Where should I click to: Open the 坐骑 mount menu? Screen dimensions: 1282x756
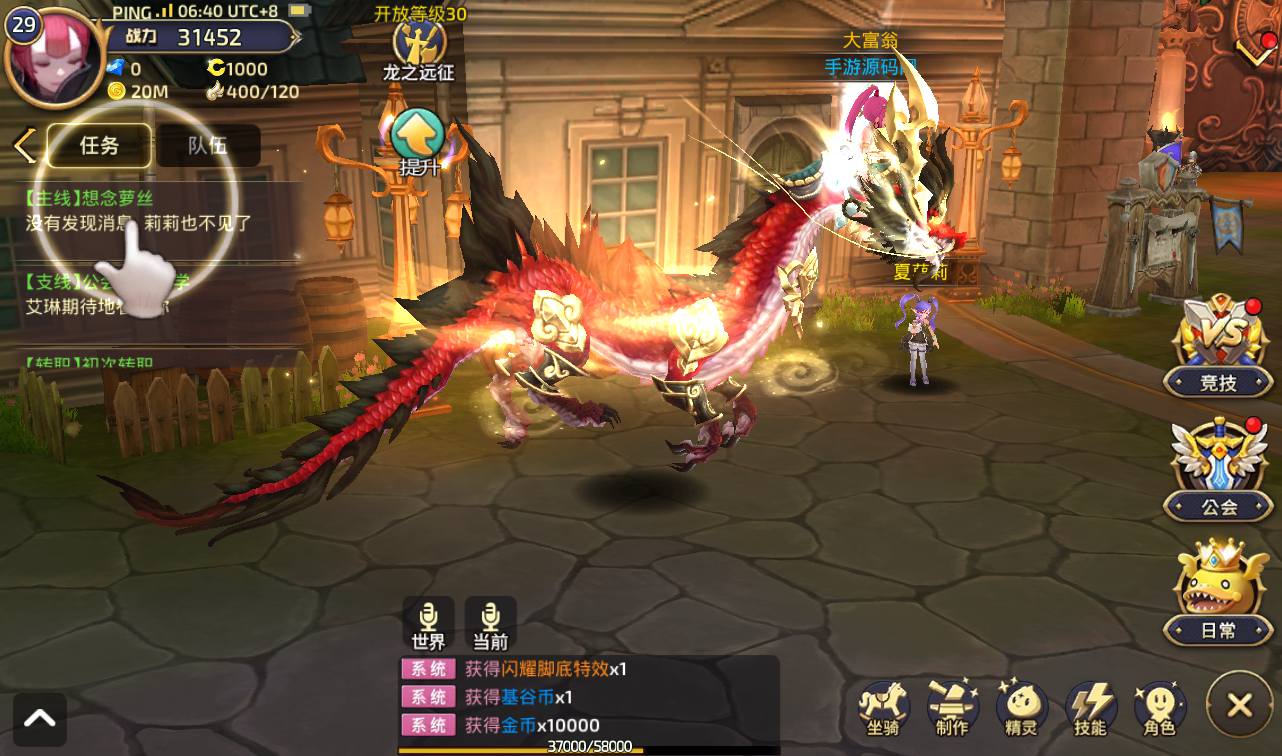(x=883, y=707)
